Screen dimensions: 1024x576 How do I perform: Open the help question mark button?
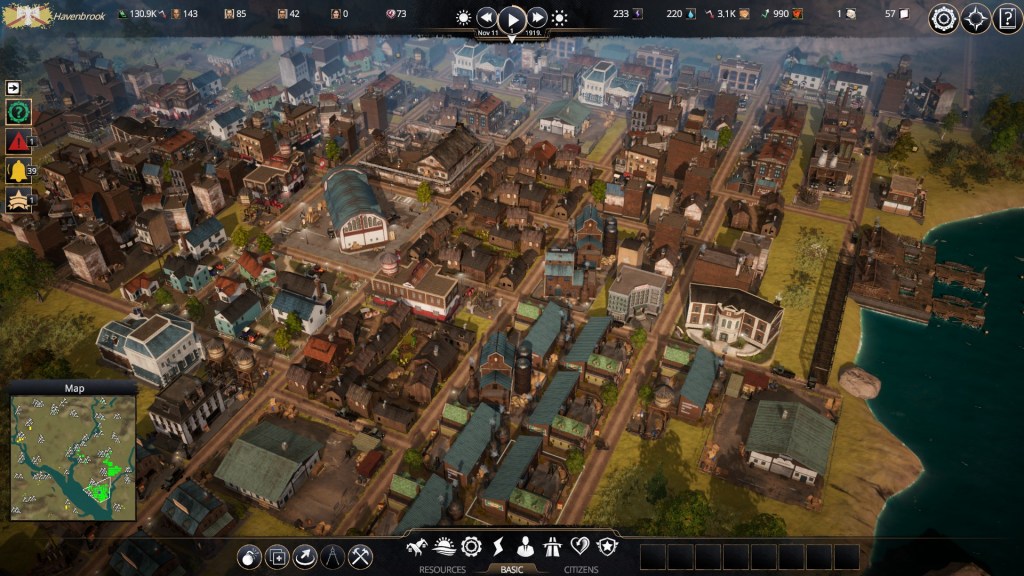tap(1007, 18)
